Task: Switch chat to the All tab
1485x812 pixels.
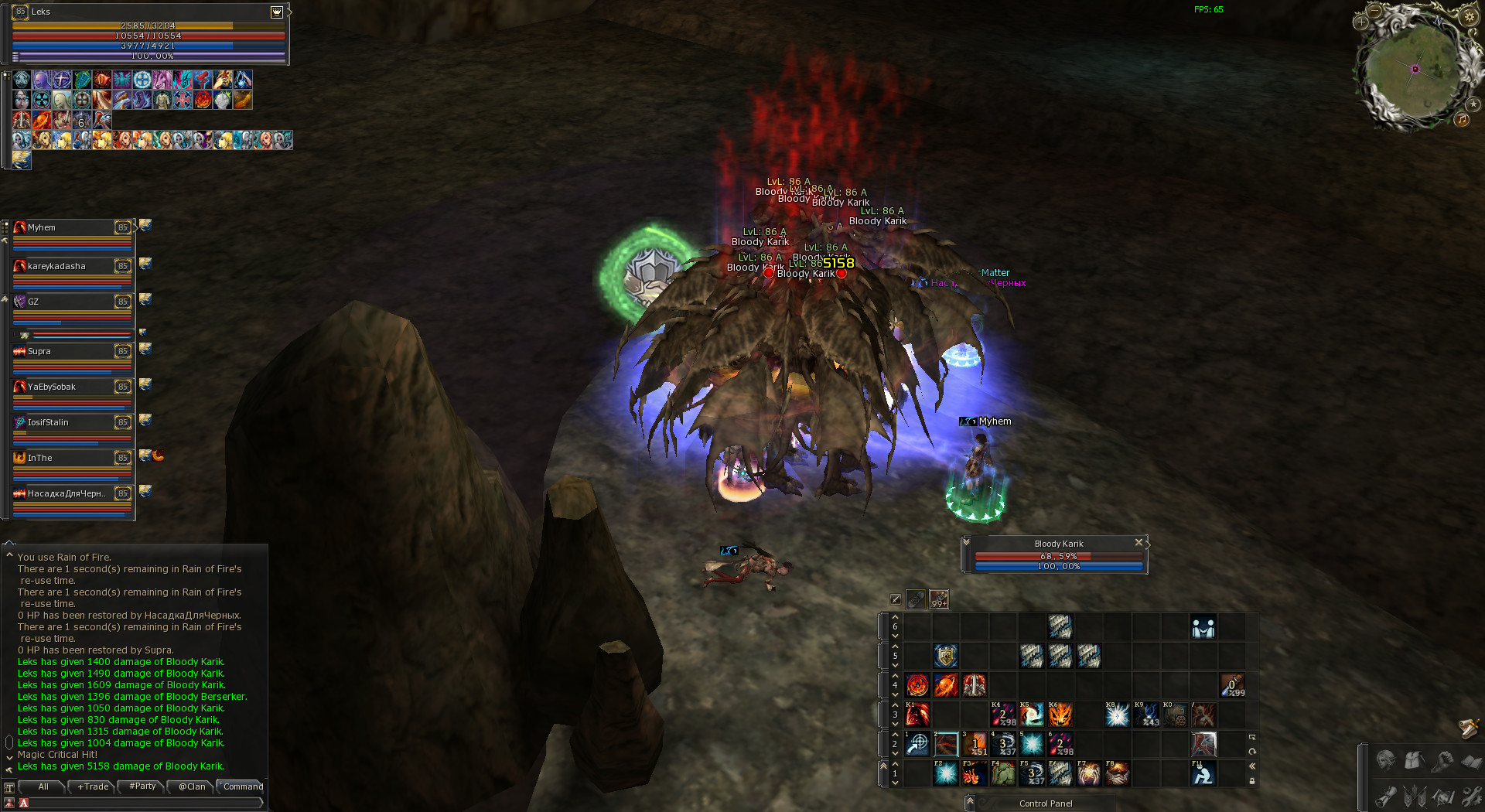Action: click(x=43, y=786)
